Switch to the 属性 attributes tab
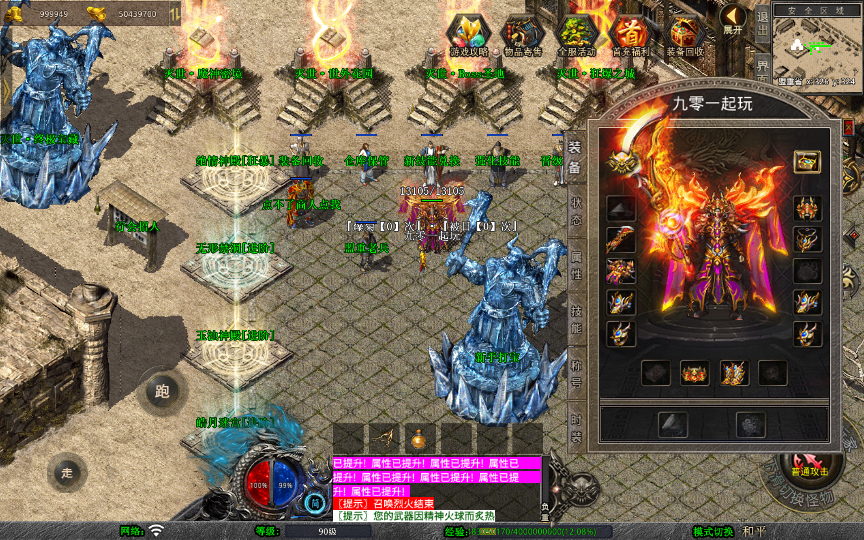Image resolution: width=864 pixels, height=540 pixels. coord(576,264)
